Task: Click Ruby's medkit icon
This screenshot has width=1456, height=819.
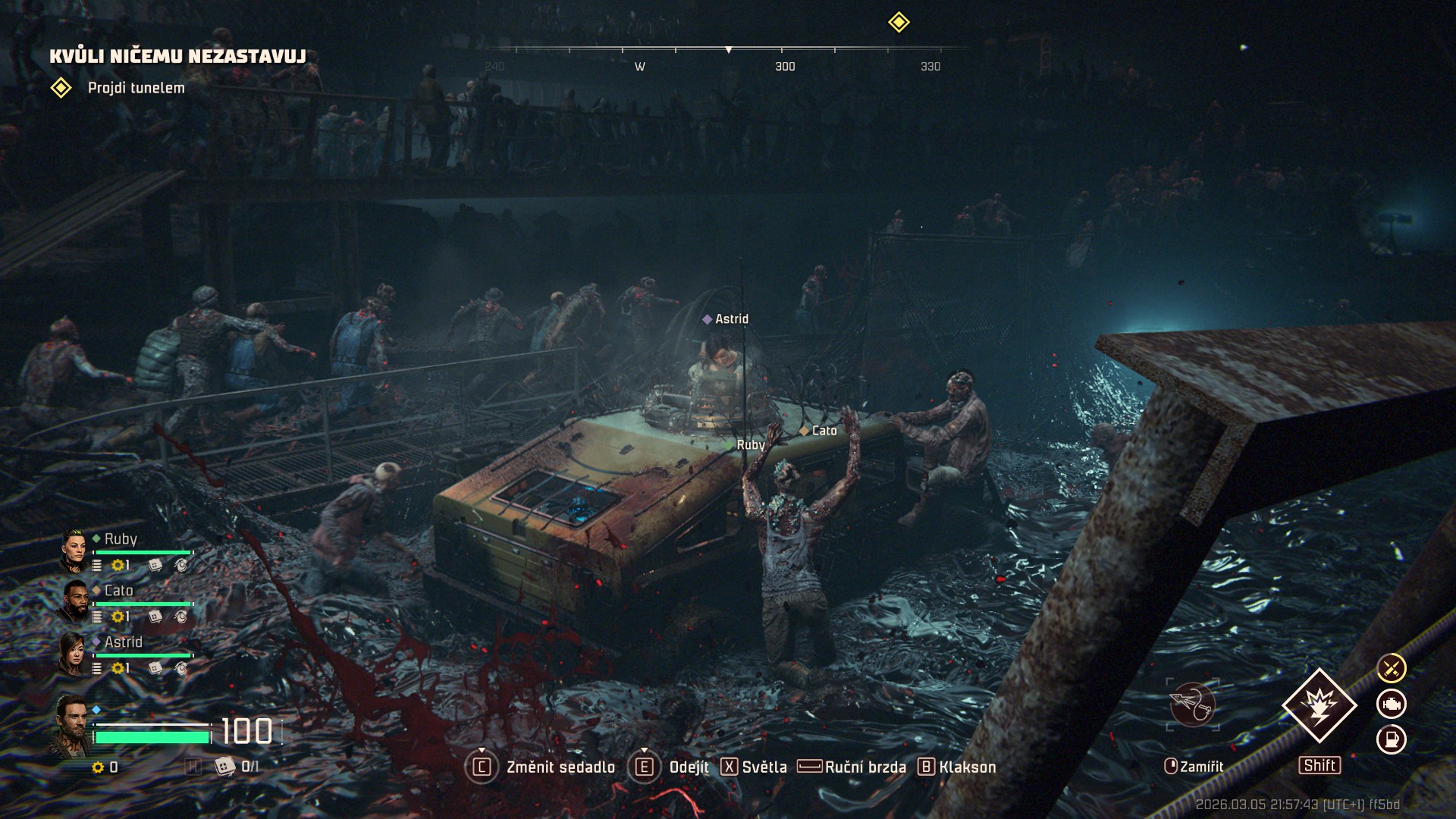Action: (x=155, y=565)
